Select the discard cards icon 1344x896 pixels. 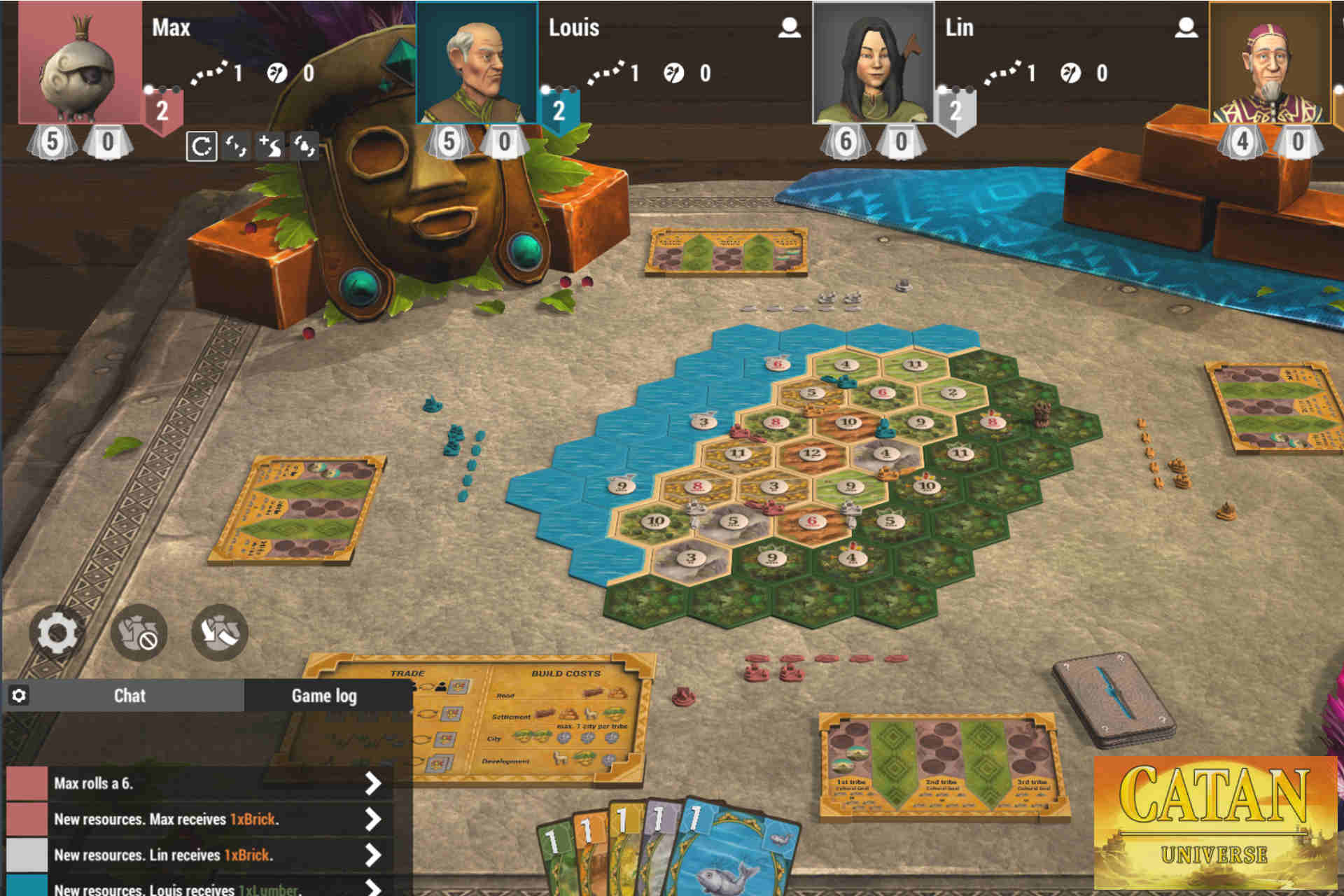(x=222, y=631)
